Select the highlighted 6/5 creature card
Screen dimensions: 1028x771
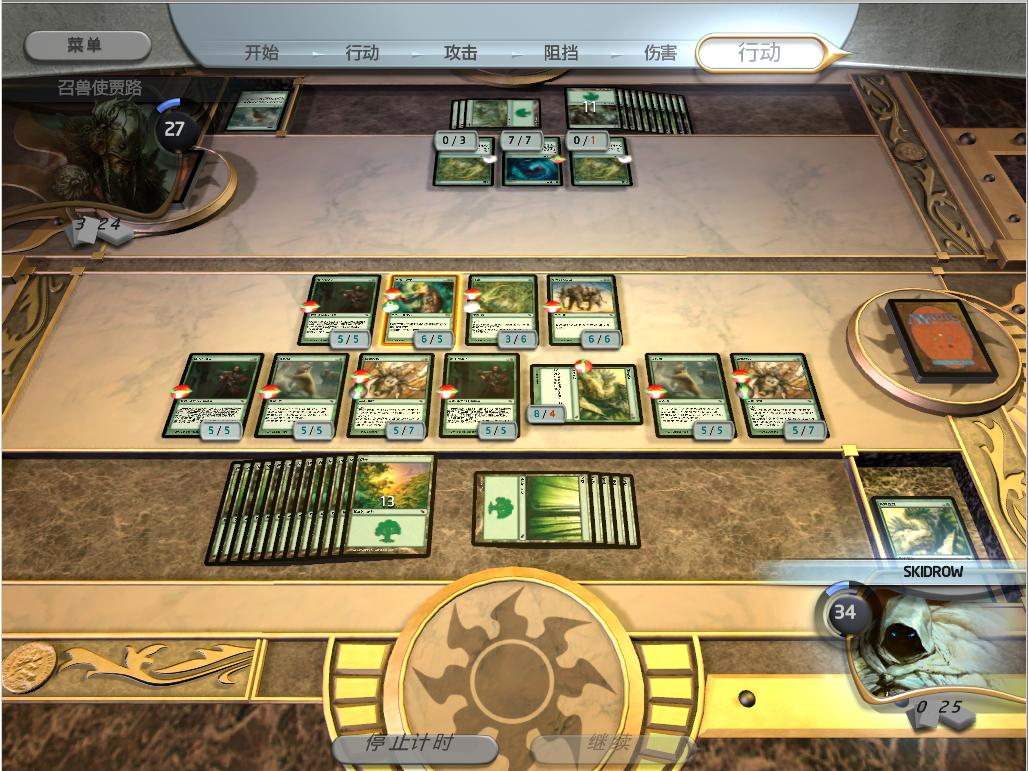click(420, 309)
